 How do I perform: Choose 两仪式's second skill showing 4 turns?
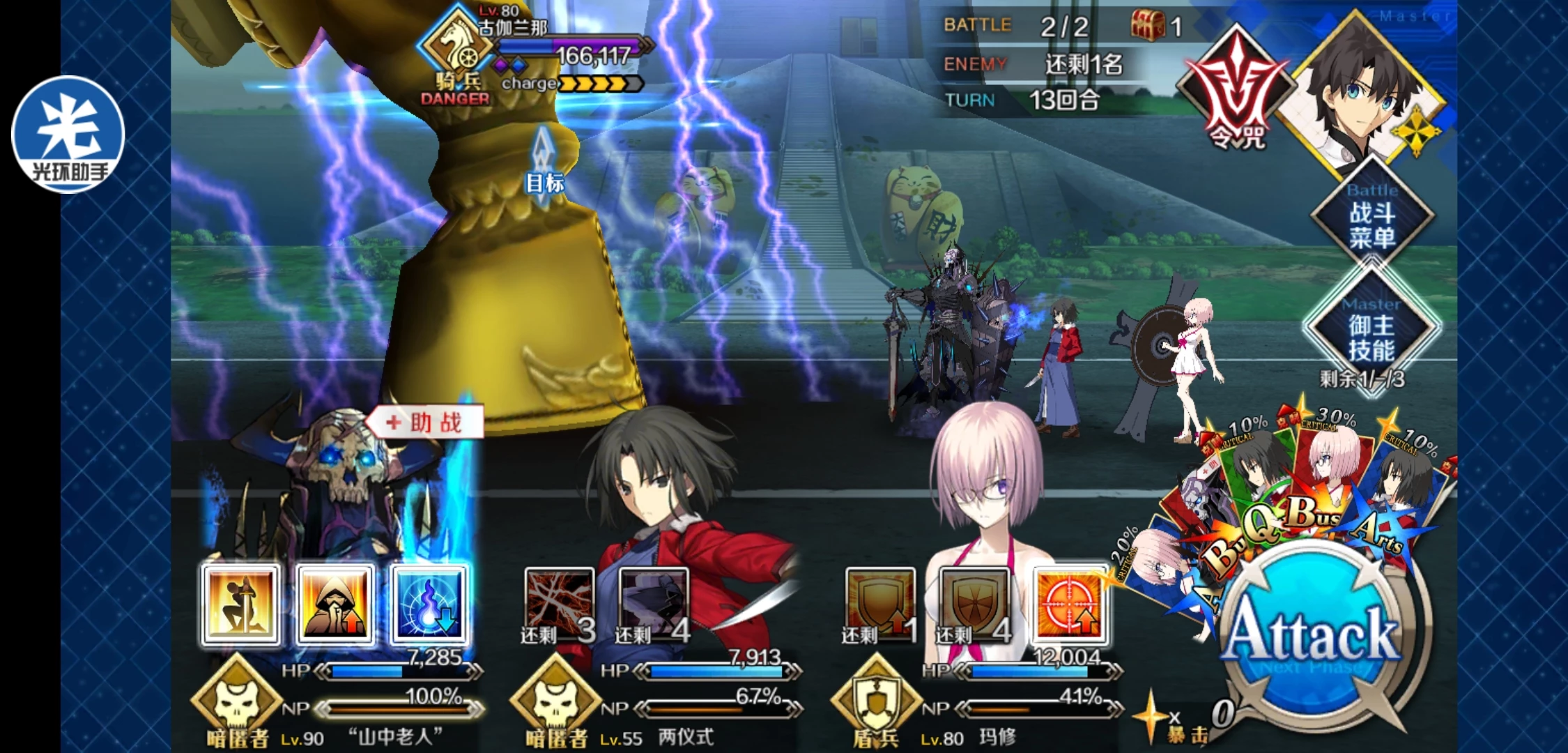click(x=653, y=605)
